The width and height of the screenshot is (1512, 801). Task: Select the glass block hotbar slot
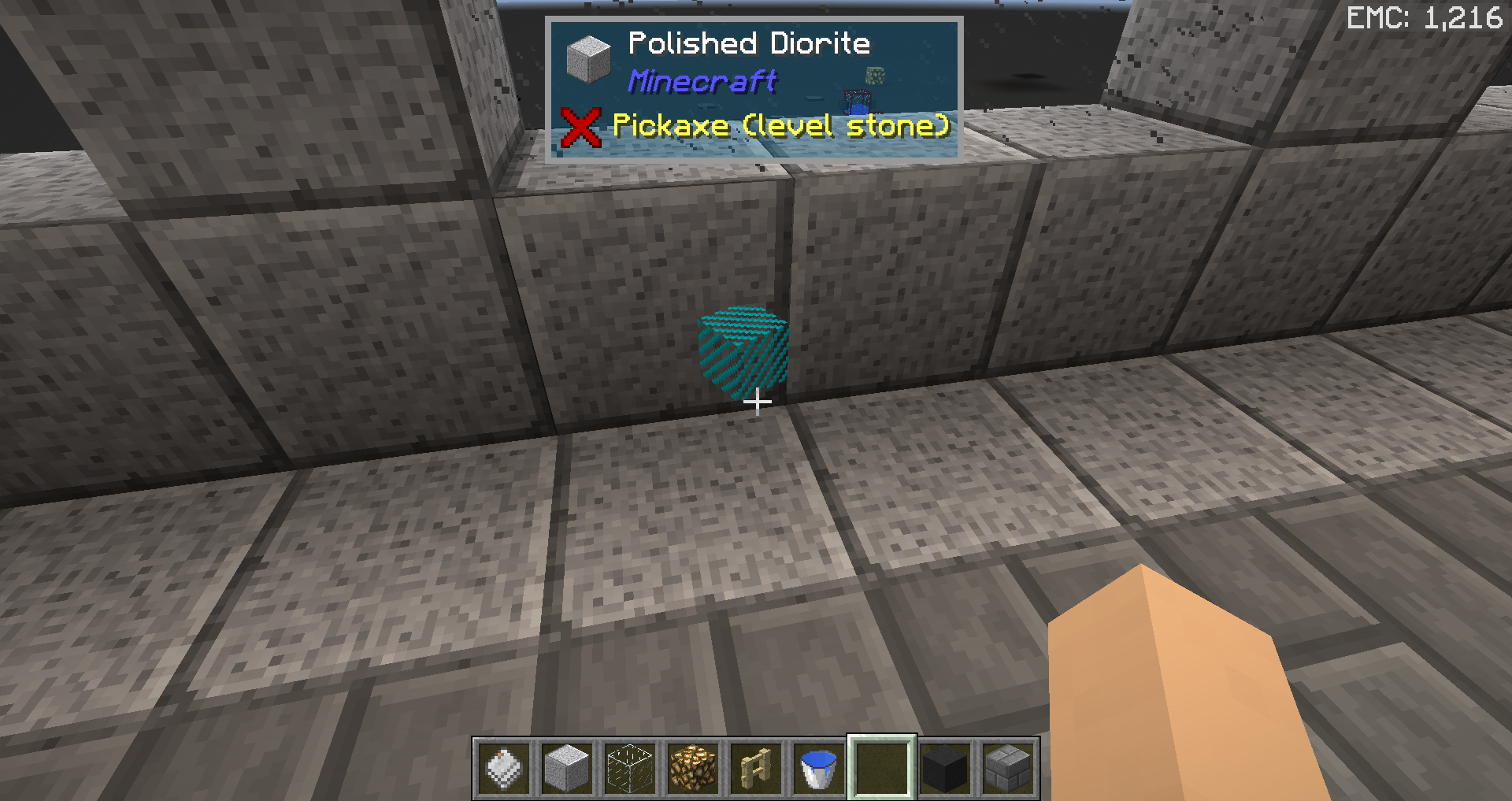coord(630,768)
